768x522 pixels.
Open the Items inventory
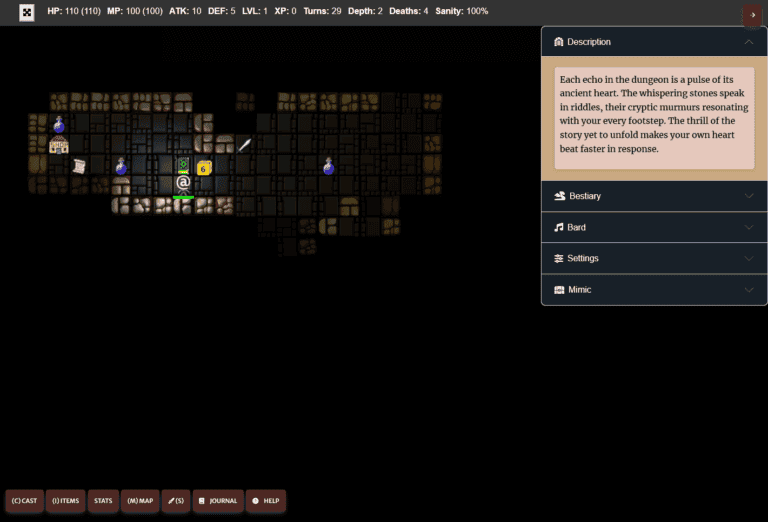pos(64,500)
